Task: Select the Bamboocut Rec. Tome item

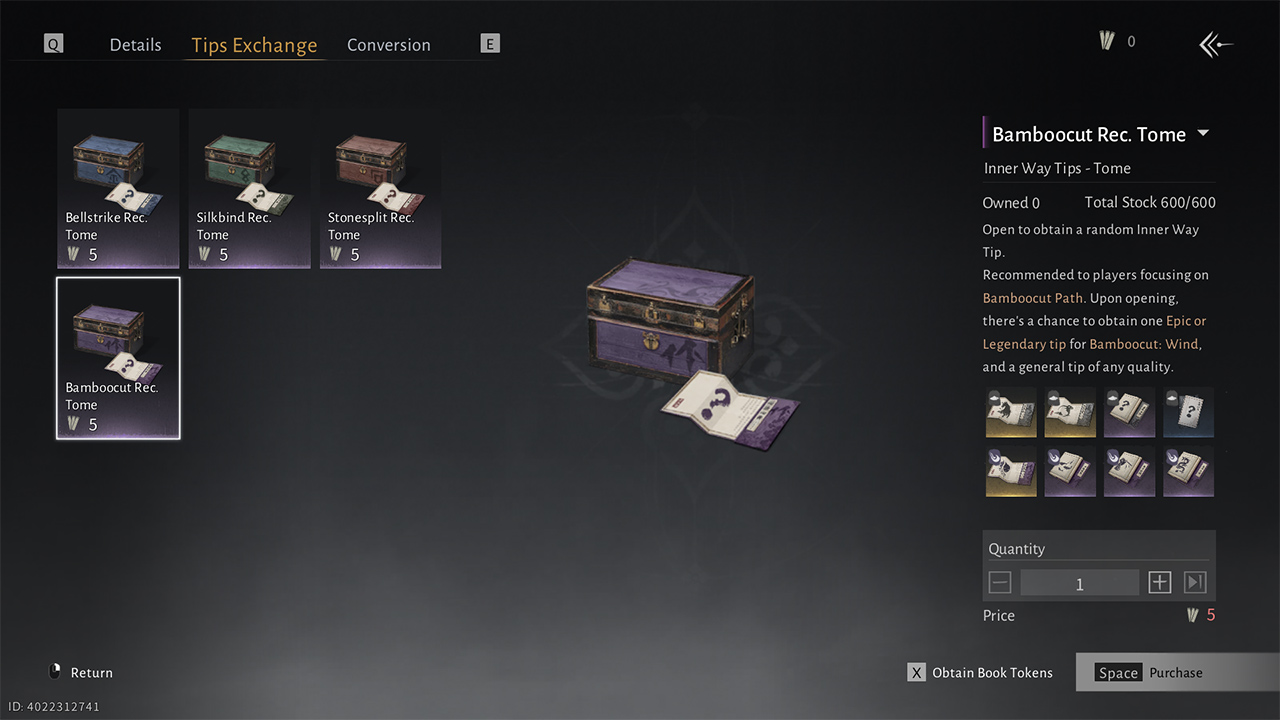Action: point(118,358)
